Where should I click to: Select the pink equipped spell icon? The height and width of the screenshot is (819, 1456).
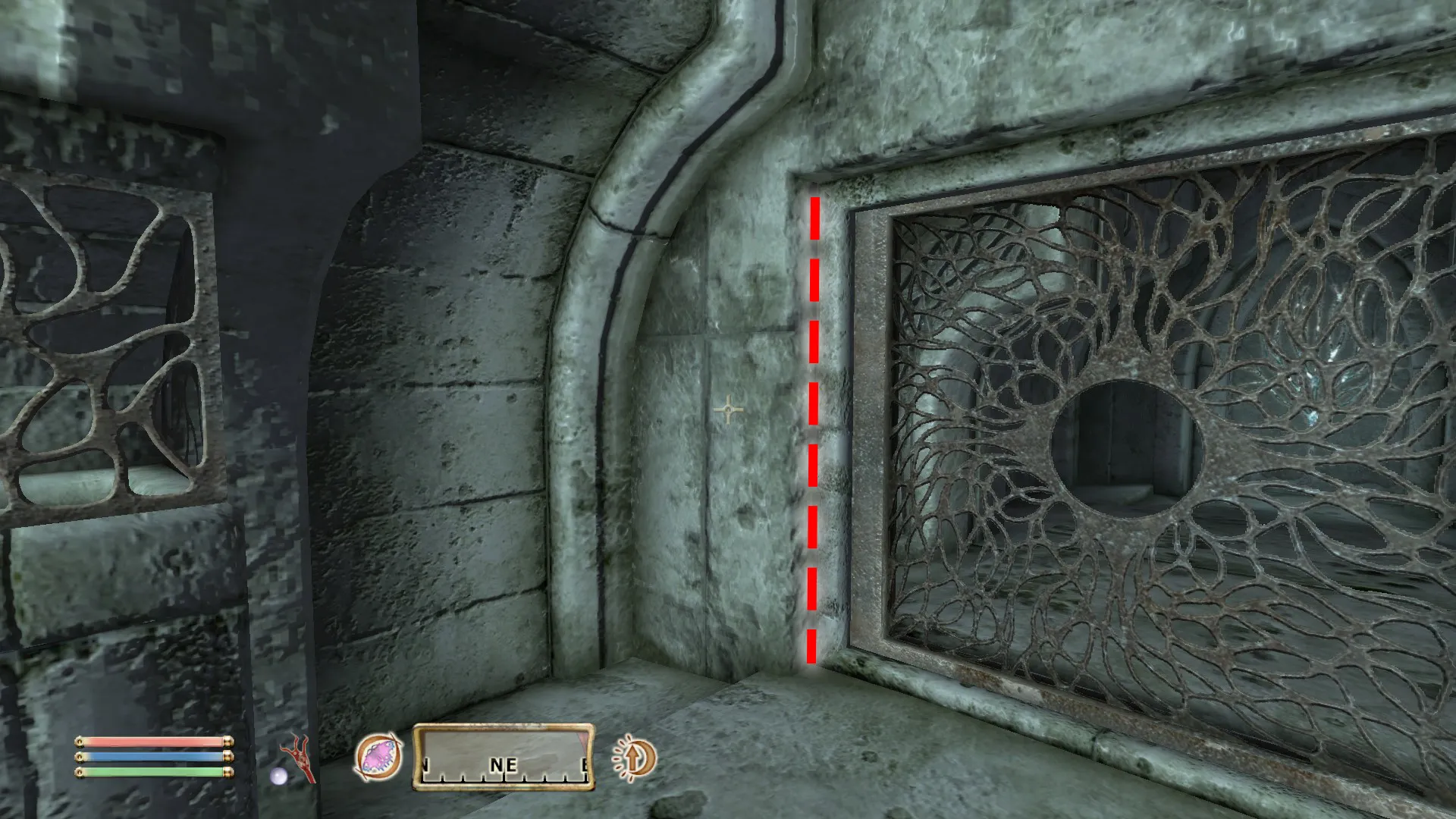(x=378, y=758)
